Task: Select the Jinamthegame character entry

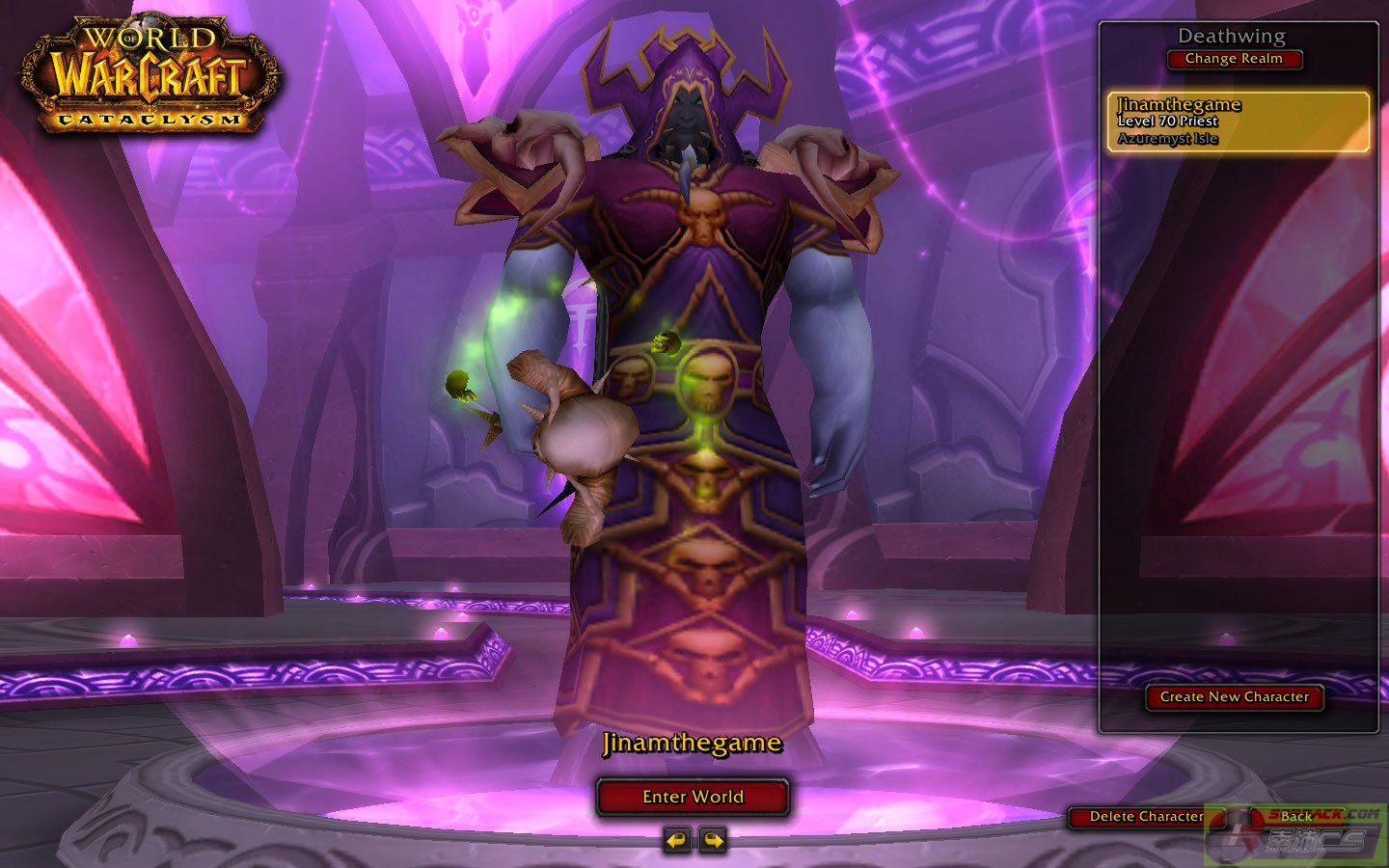Action: click(x=1238, y=122)
